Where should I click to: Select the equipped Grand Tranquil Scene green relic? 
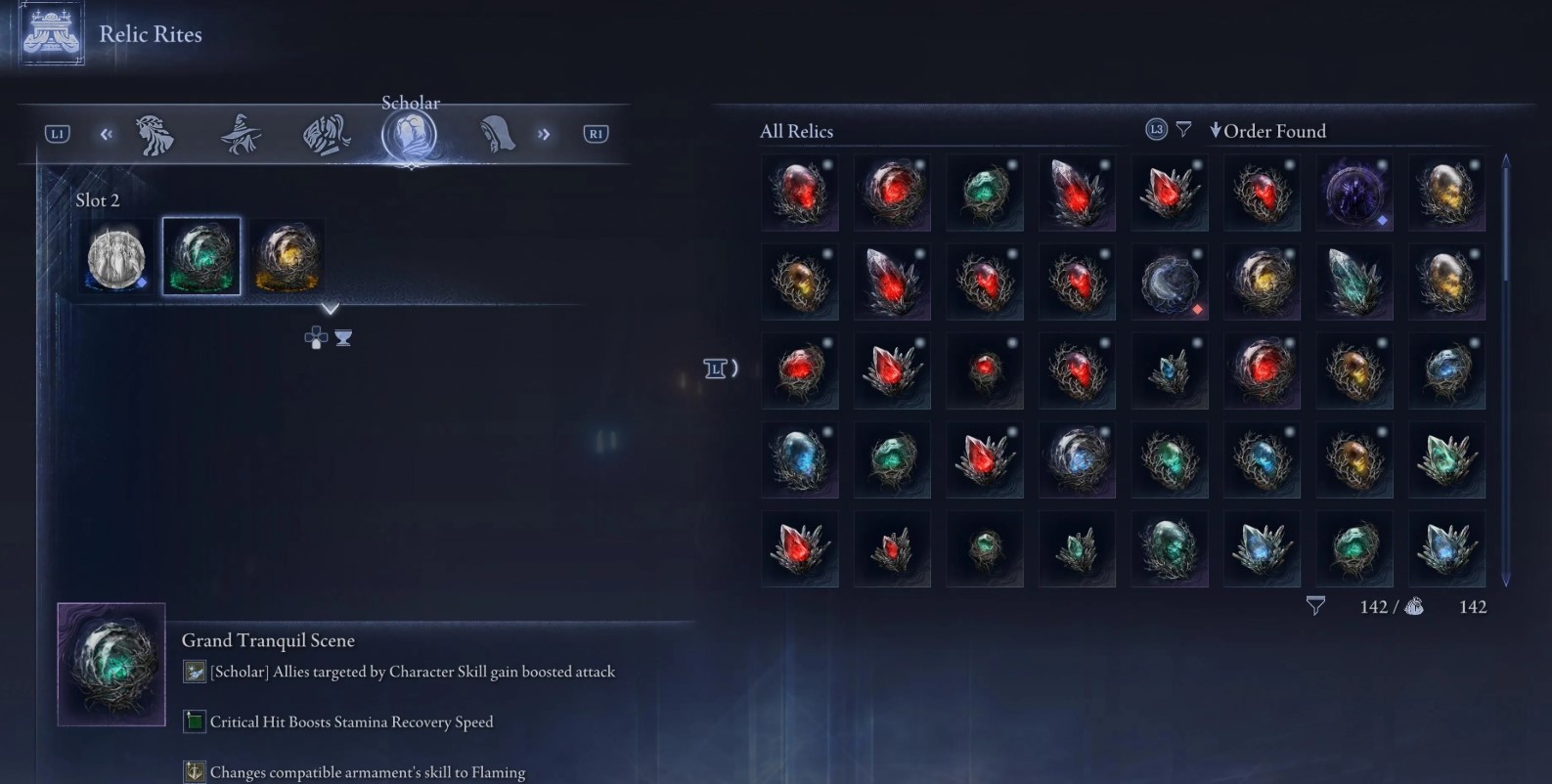coord(201,256)
